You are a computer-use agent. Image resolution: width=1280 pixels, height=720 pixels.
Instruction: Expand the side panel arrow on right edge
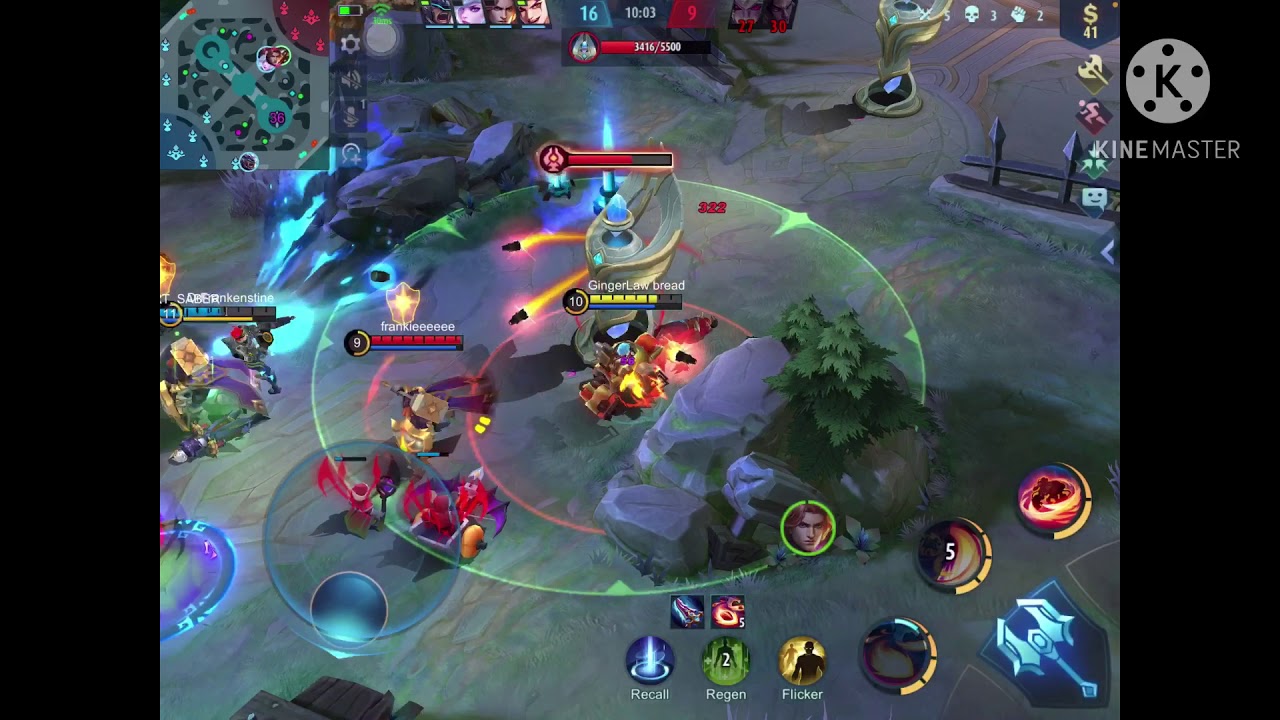[x=1107, y=254]
